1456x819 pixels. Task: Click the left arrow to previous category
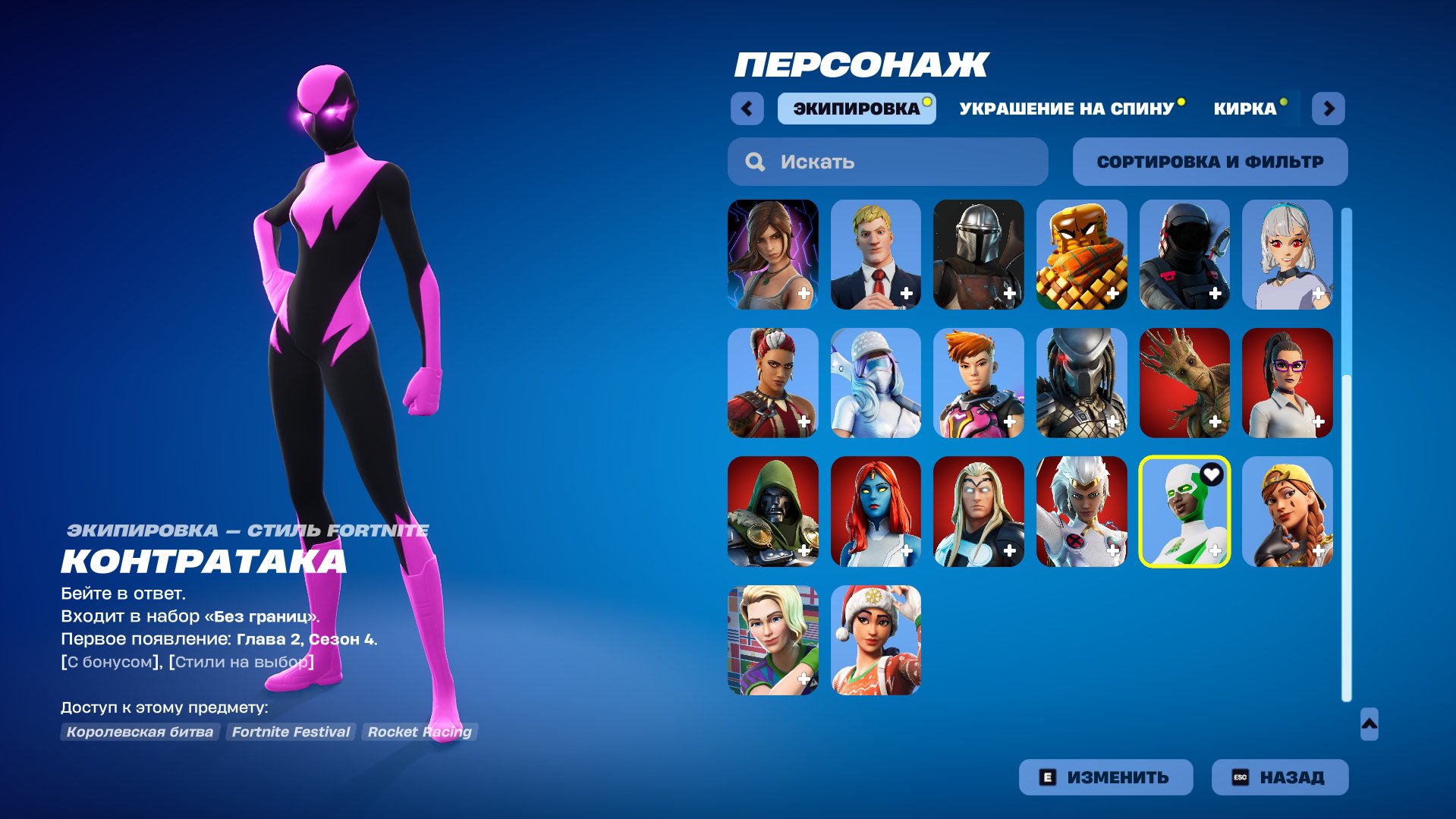(x=747, y=108)
